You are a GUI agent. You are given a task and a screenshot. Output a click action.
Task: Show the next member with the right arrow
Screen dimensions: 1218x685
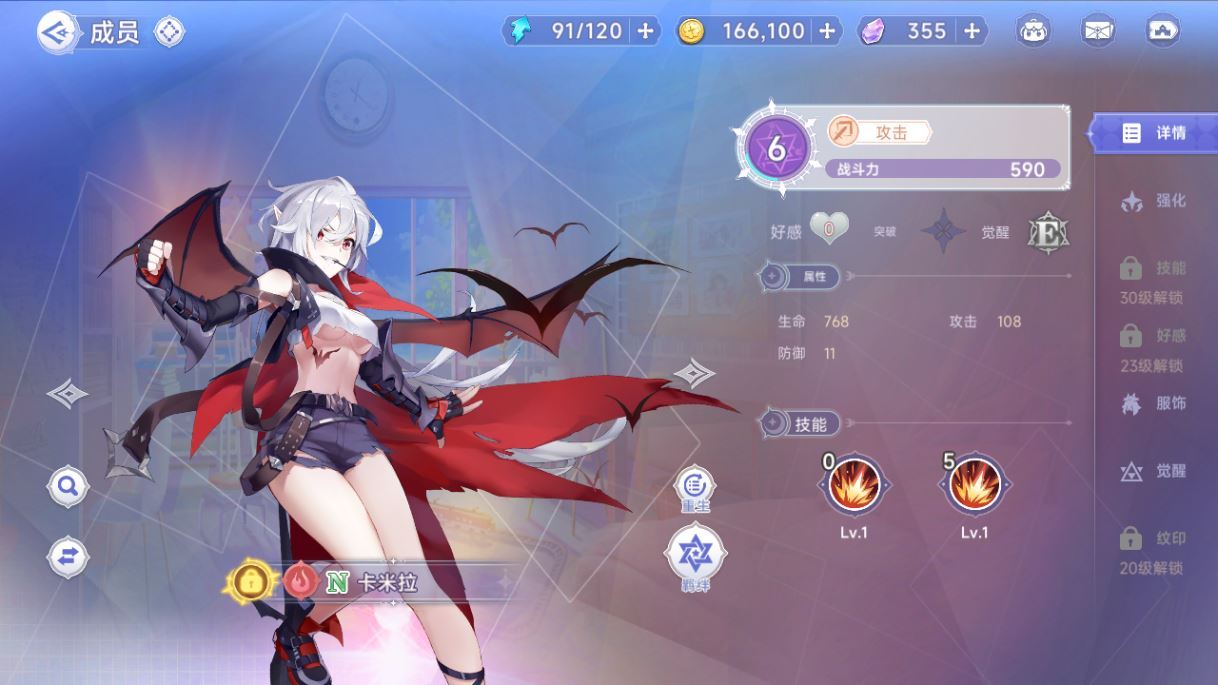(694, 374)
